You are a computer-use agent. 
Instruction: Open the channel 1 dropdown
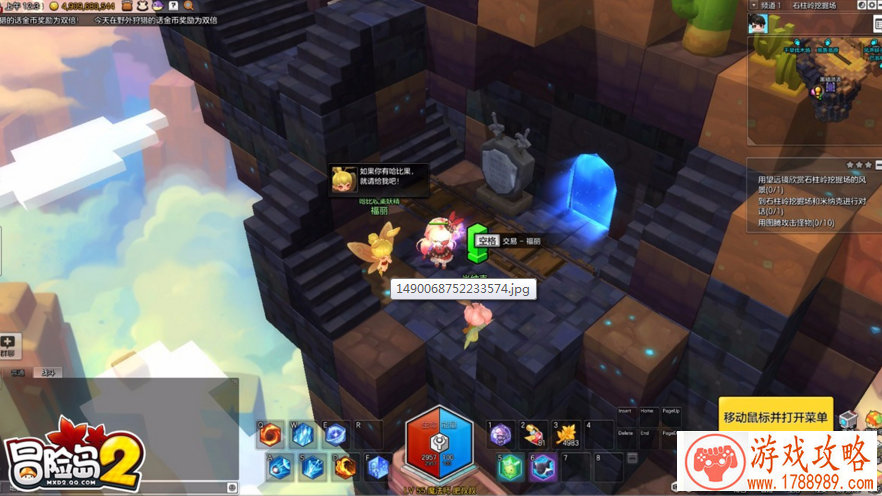coord(770,5)
